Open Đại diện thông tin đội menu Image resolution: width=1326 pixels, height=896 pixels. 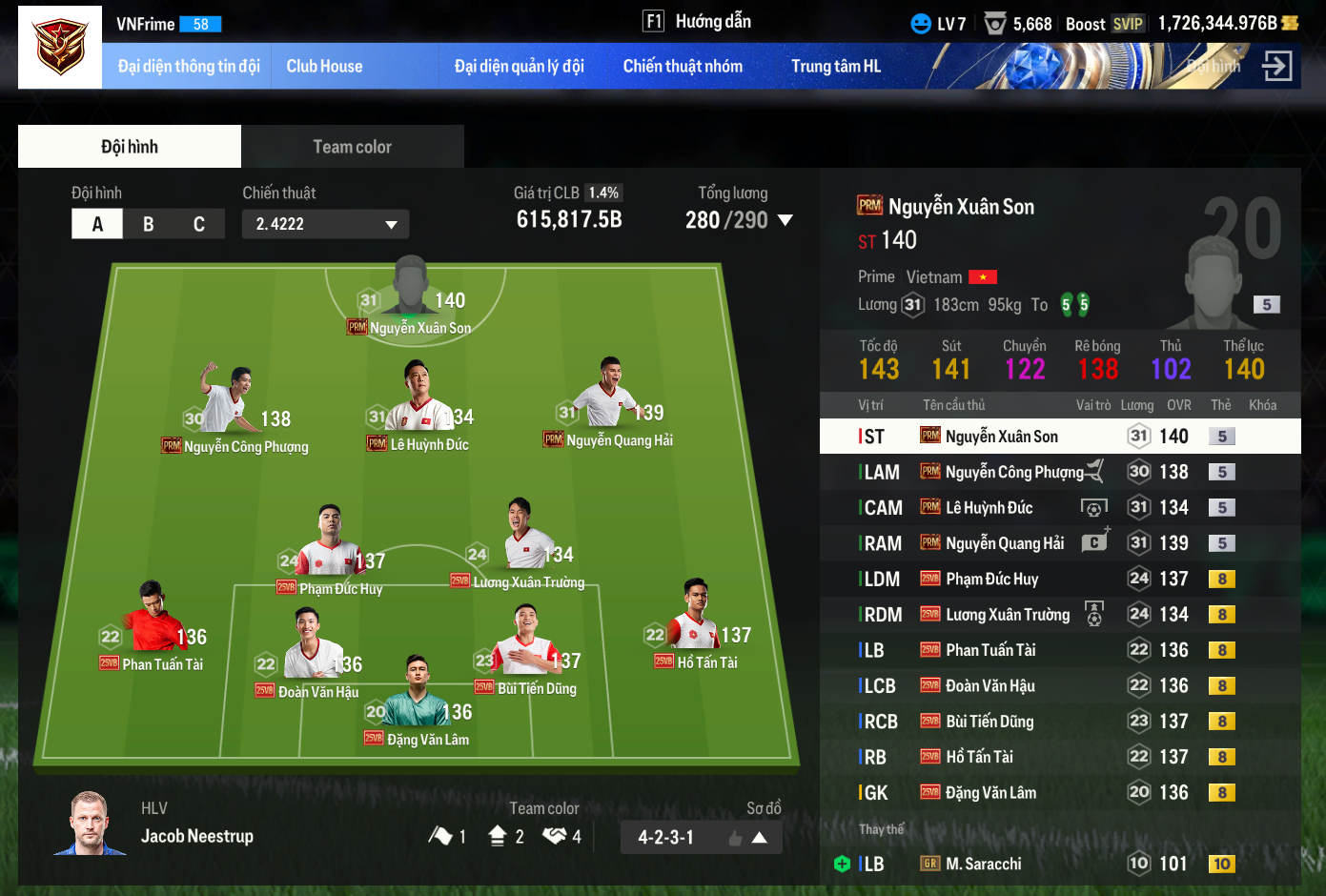(x=189, y=67)
